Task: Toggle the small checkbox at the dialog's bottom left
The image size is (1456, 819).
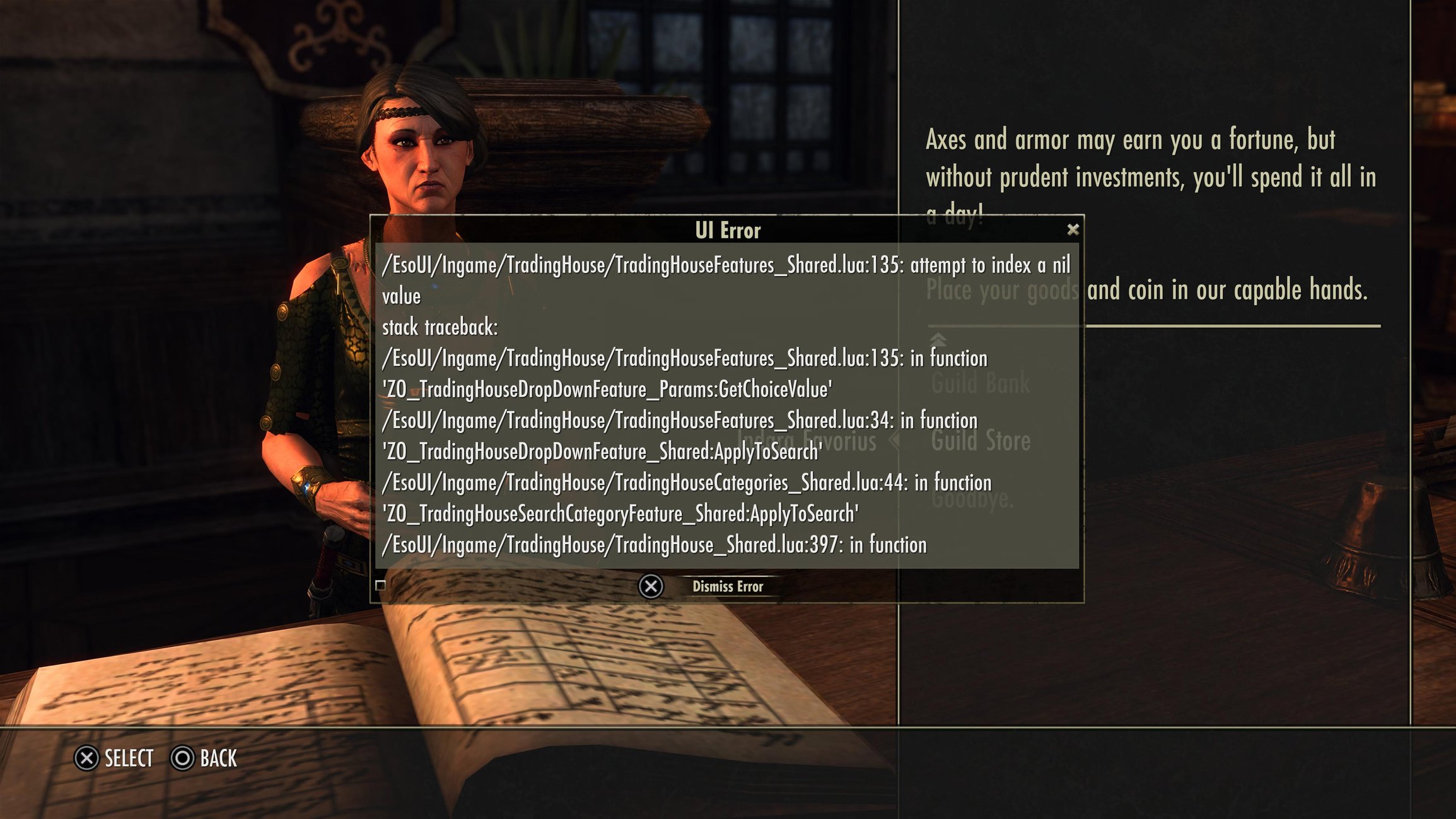Action: (379, 586)
